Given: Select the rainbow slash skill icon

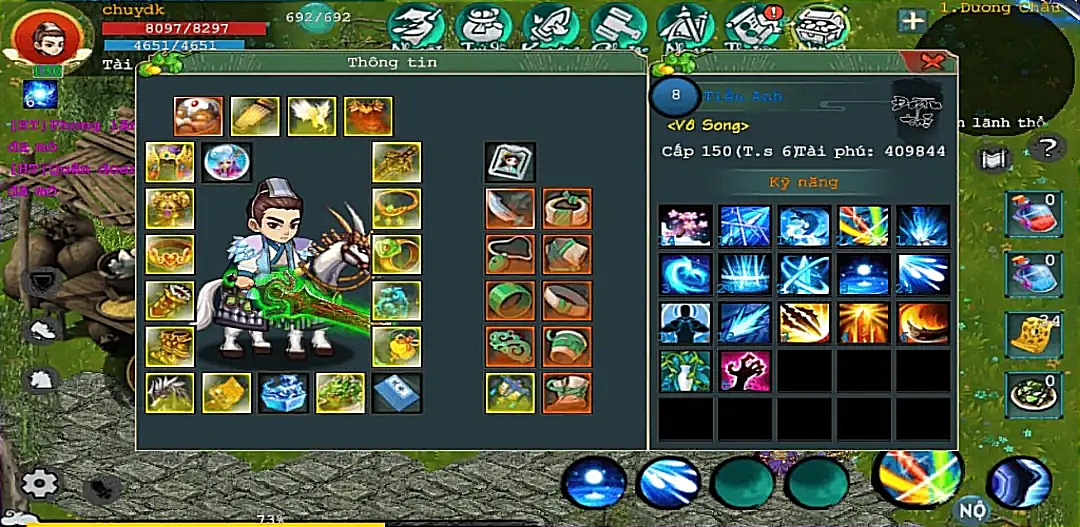Looking at the screenshot, I should pos(864,226).
